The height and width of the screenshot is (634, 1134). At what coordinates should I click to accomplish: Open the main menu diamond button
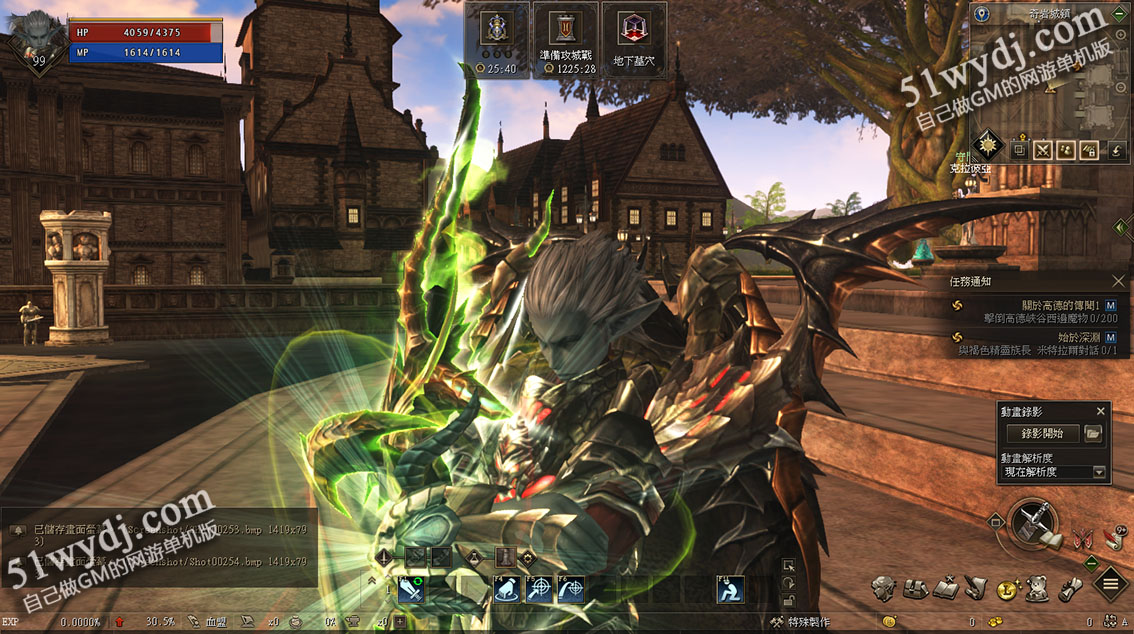[x=1110, y=584]
